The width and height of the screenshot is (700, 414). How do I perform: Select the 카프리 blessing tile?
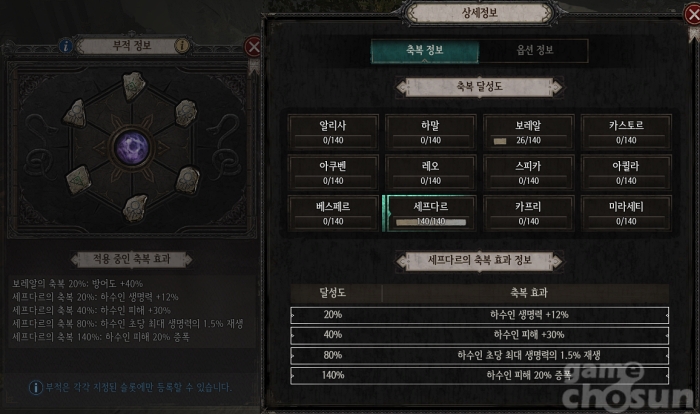[529, 212]
